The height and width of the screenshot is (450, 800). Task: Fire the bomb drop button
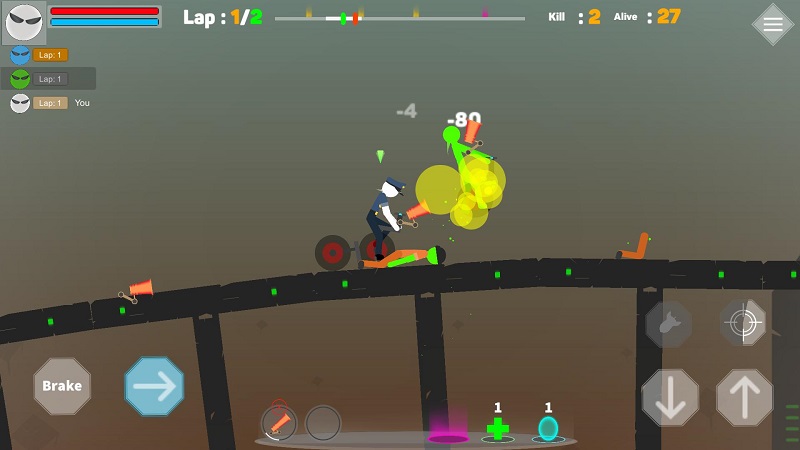(x=668, y=324)
